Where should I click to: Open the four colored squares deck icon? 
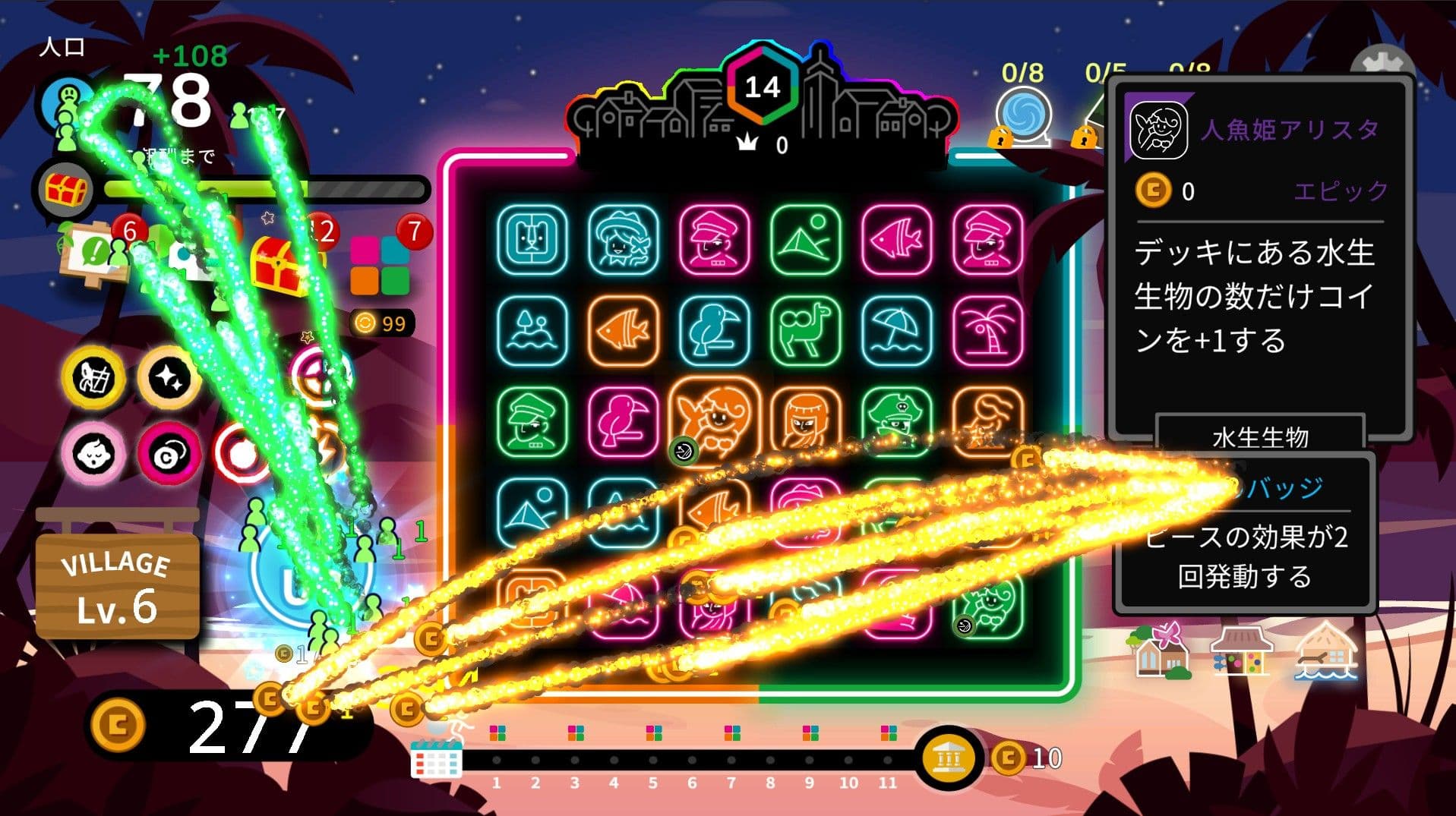[x=380, y=266]
